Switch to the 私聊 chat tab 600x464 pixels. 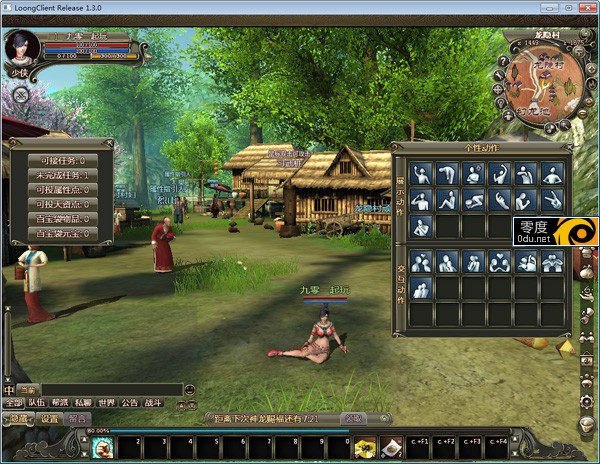tap(83, 403)
